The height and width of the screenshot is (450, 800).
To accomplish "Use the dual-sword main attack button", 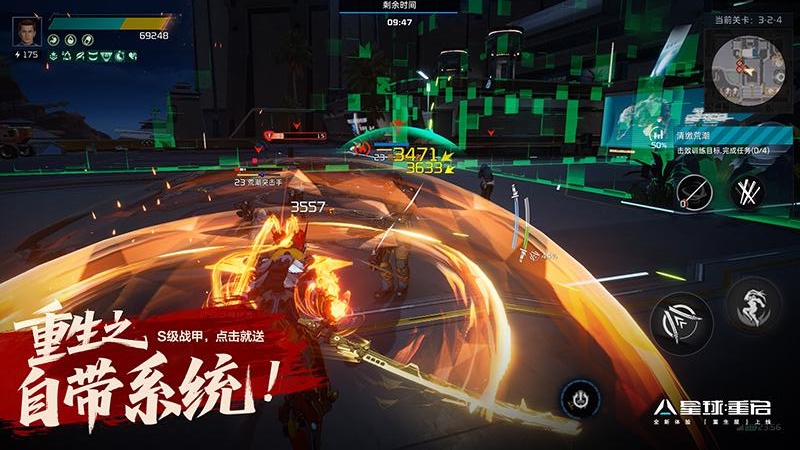I will 681,323.
